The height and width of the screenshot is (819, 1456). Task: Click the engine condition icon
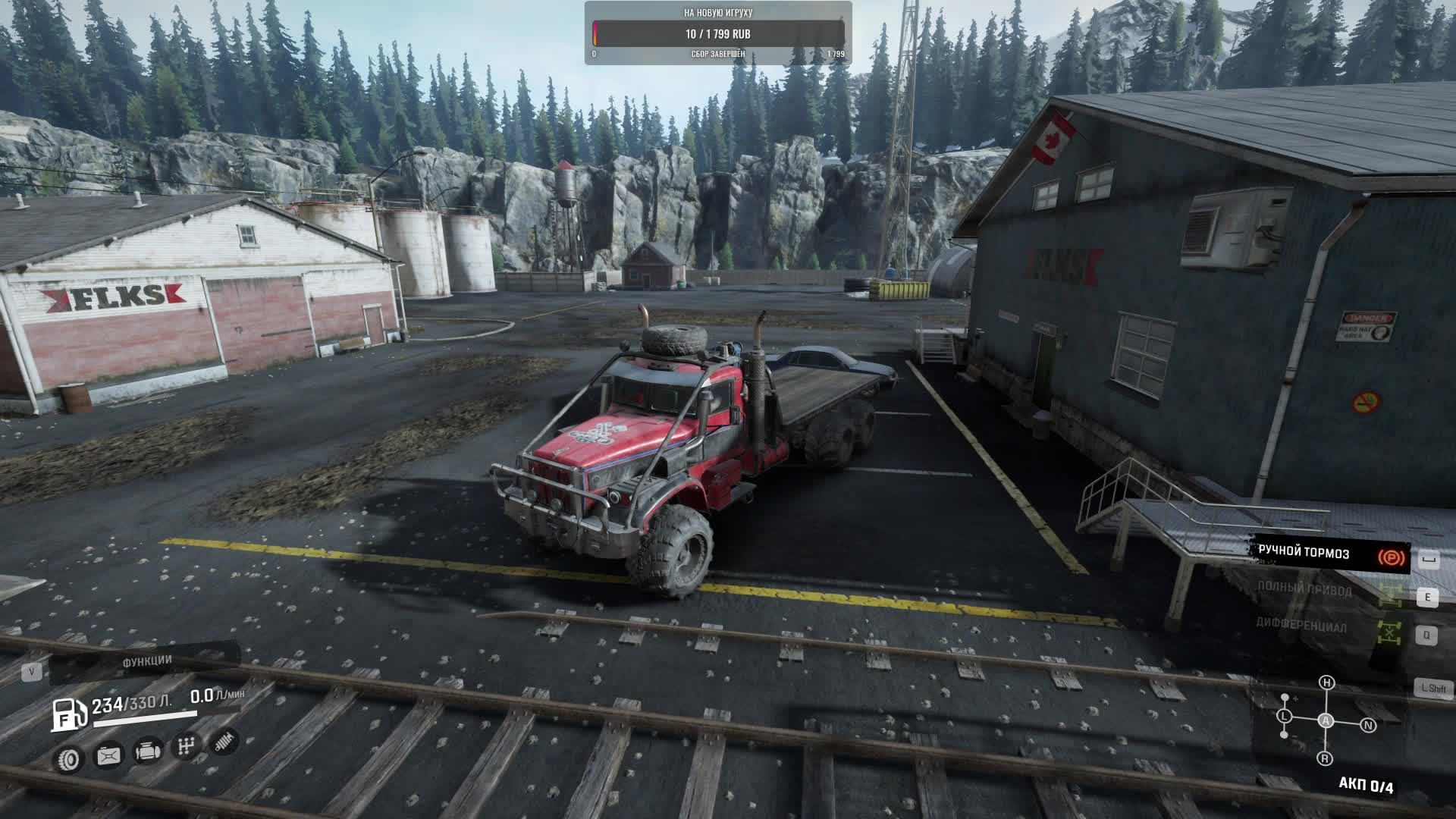147,752
